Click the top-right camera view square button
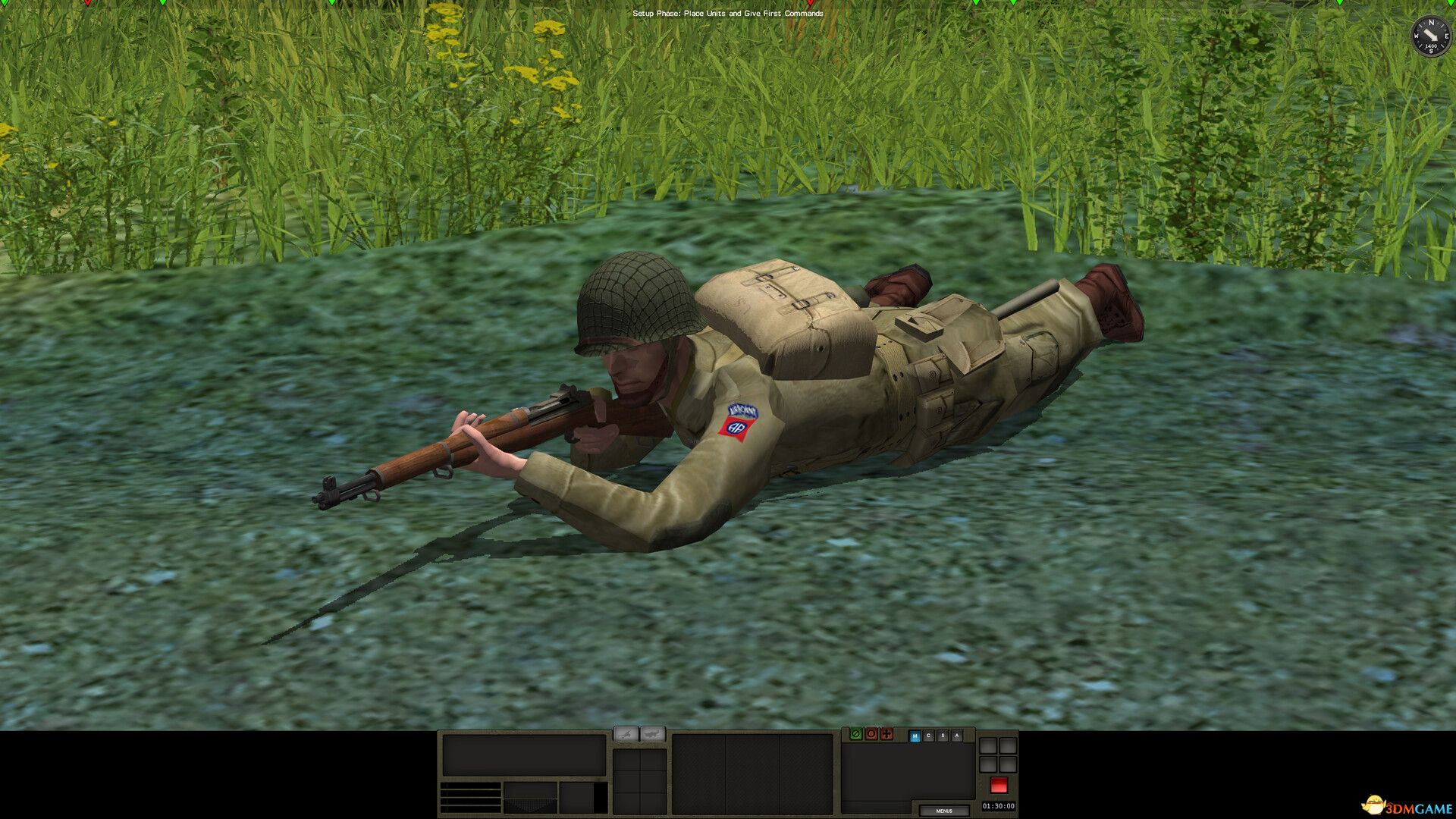This screenshot has height=819, width=1456. click(x=1009, y=745)
